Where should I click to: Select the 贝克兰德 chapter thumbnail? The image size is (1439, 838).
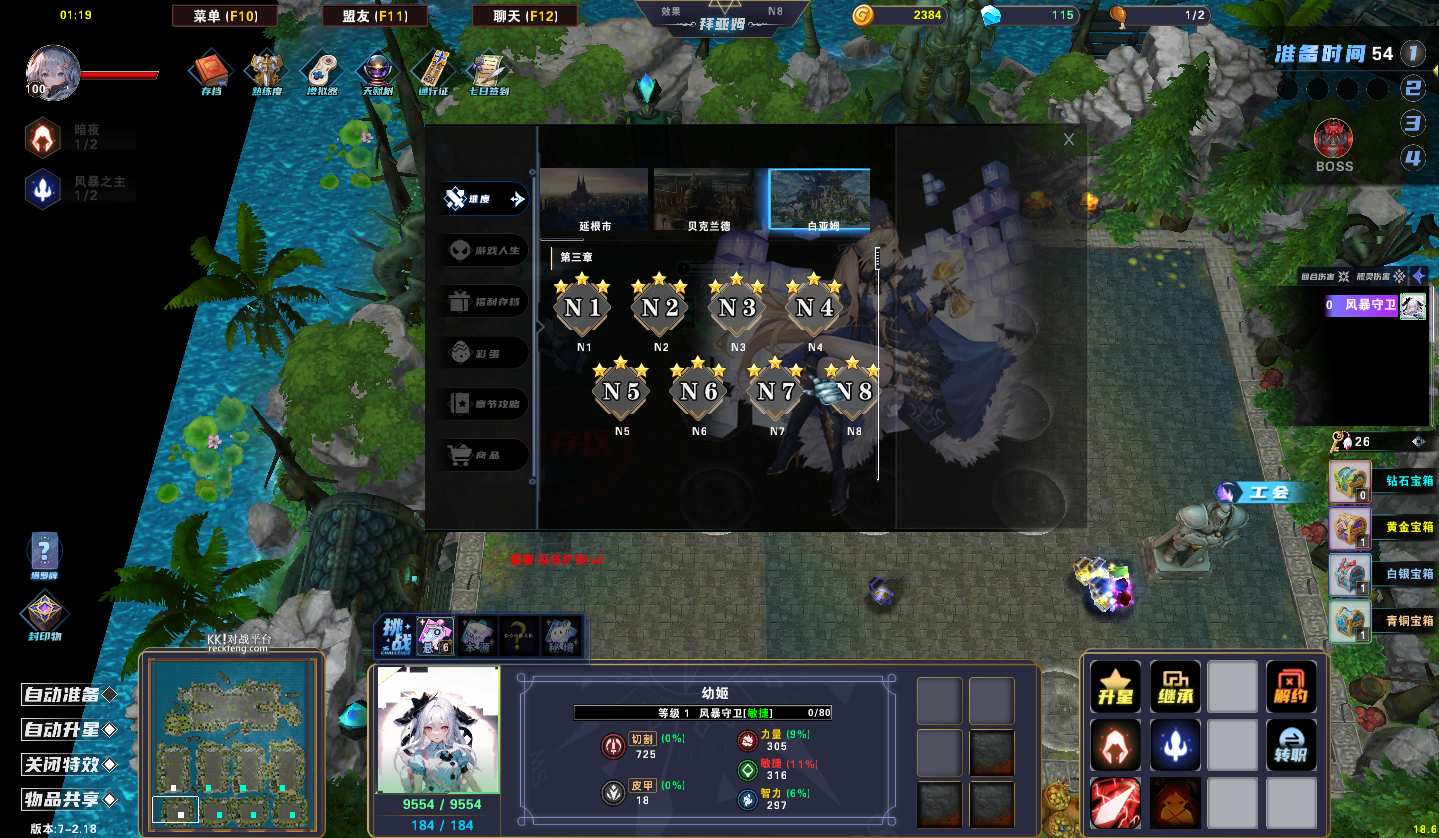pyautogui.click(x=708, y=200)
